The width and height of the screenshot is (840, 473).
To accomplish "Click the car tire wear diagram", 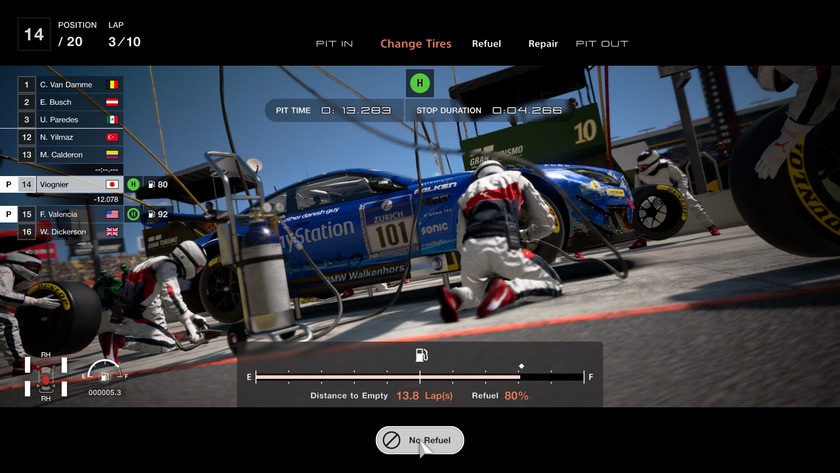I will [x=45, y=377].
